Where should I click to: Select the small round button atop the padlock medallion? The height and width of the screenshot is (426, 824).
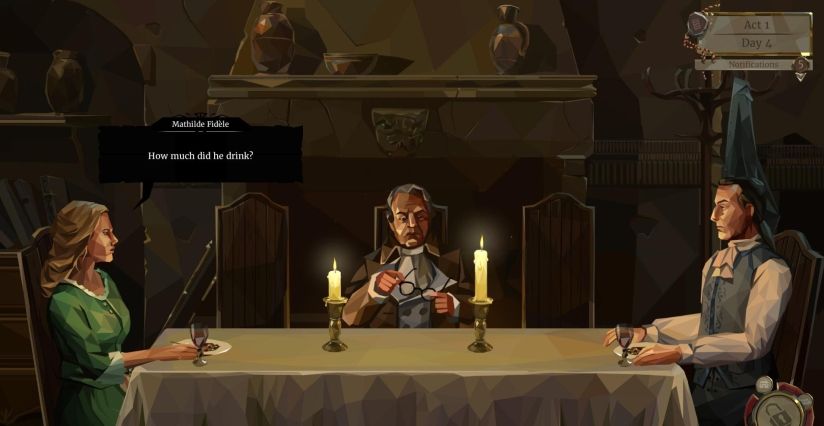(x=765, y=384)
